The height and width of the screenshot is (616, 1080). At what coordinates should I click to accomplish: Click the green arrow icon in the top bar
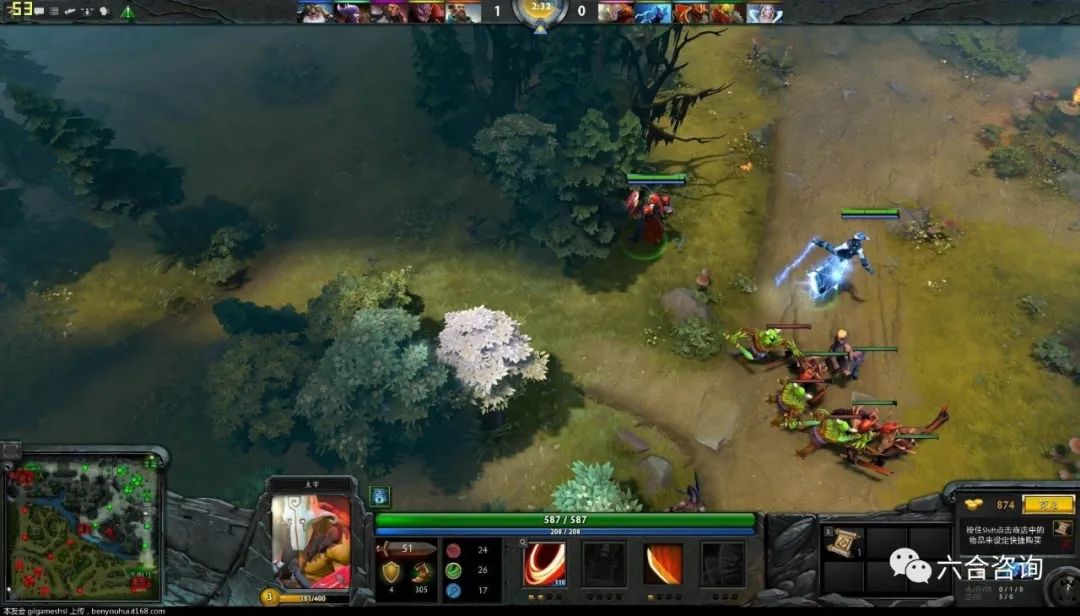click(127, 12)
